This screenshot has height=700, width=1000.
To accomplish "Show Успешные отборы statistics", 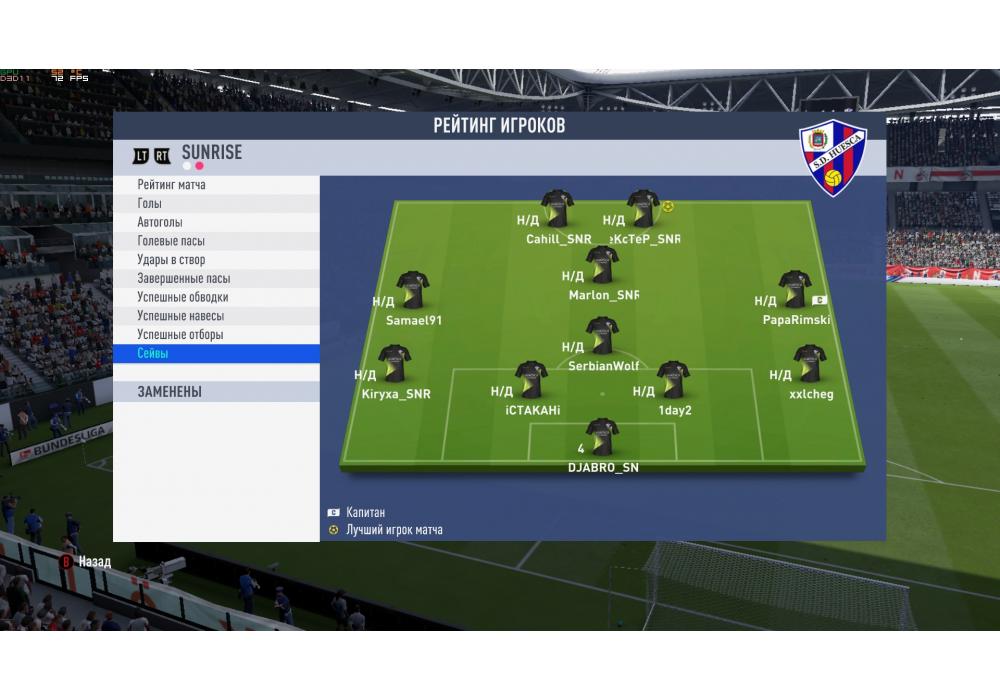I will [x=181, y=335].
